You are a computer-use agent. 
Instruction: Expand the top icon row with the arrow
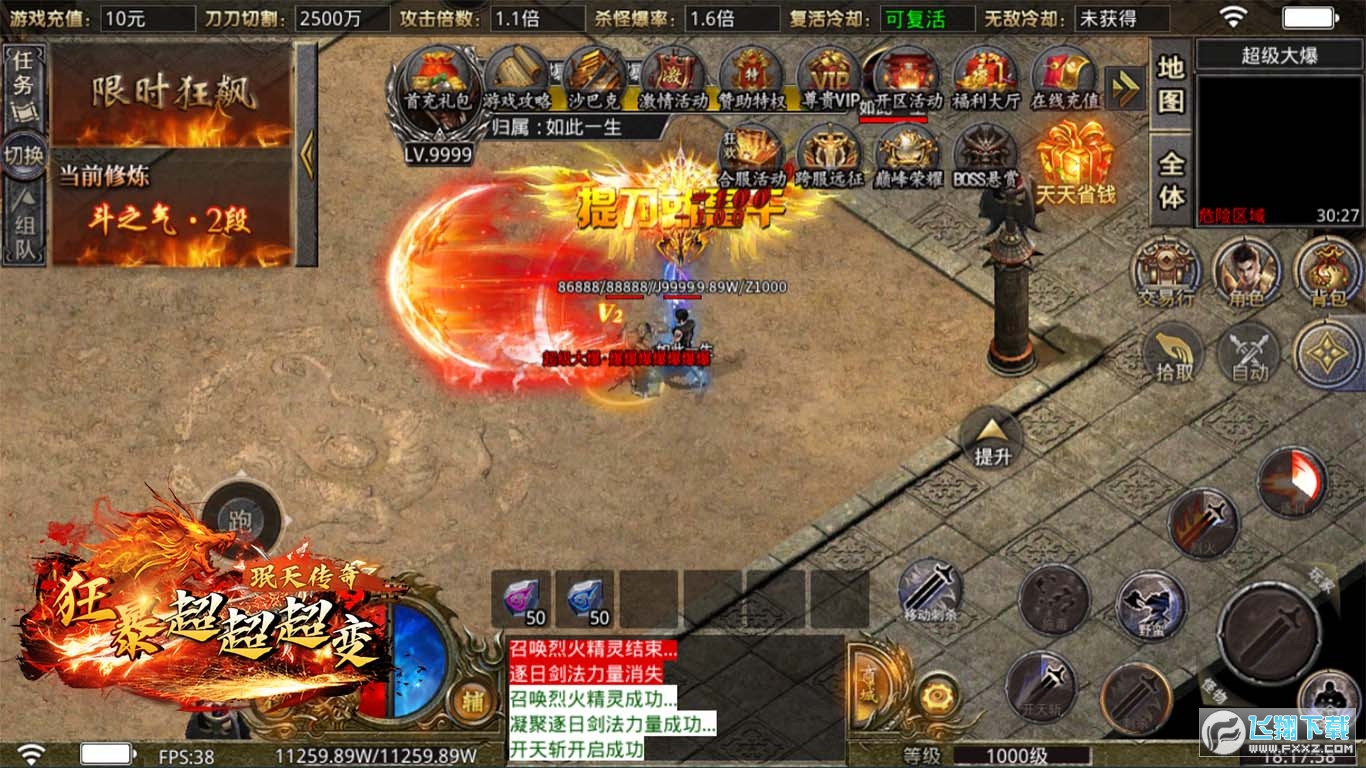click(1126, 88)
